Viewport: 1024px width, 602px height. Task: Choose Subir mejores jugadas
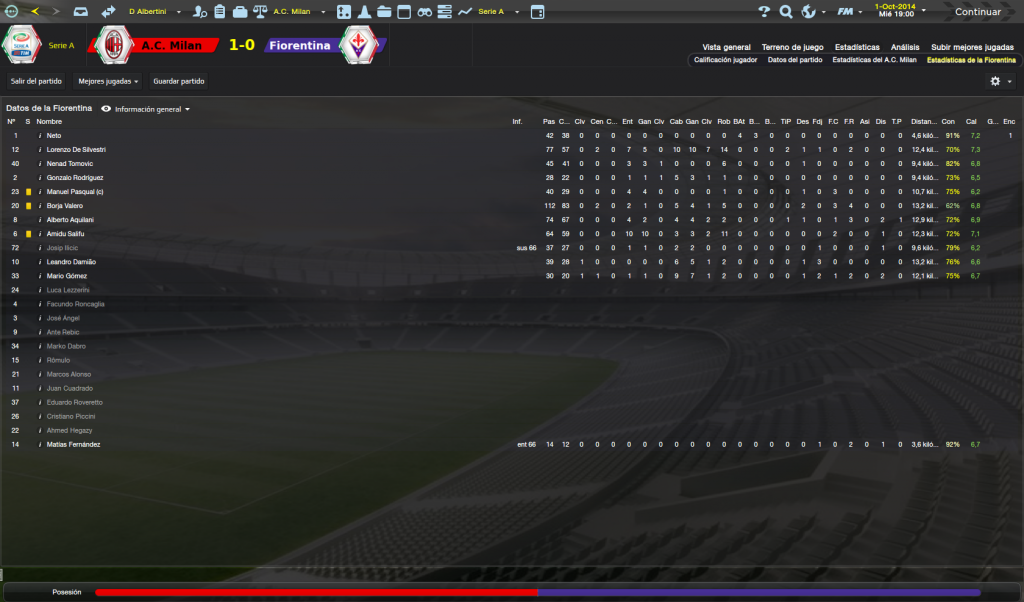click(x=972, y=47)
